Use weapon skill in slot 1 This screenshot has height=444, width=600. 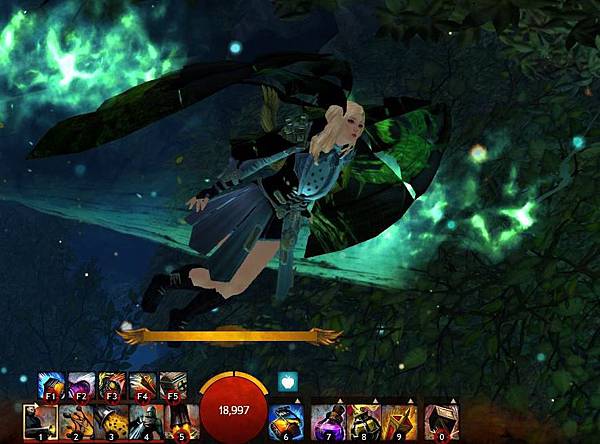coord(40,422)
